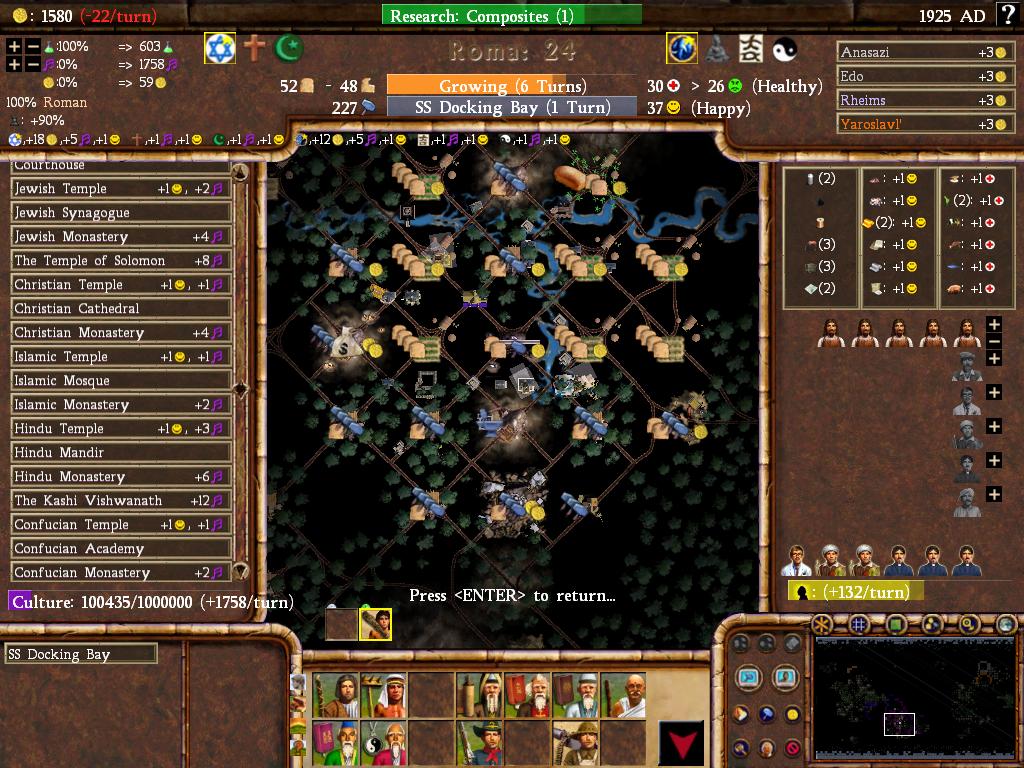Click the Research: Composites bar
The height and width of the screenshot is (768, 1024).
point(511,15)
